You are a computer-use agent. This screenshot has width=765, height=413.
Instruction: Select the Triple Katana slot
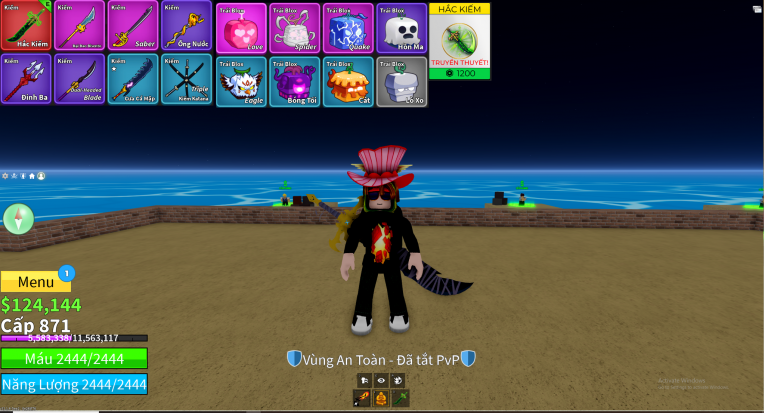[186, 80]
